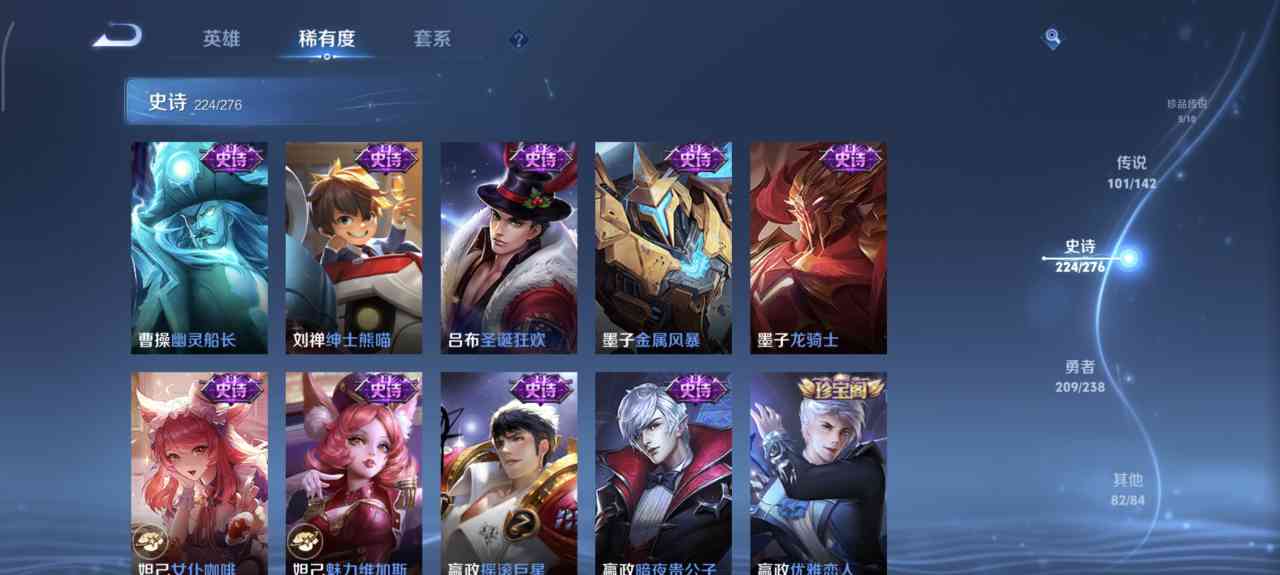View 曹操 幽灵船长 skin card

(x=199, y=247)
